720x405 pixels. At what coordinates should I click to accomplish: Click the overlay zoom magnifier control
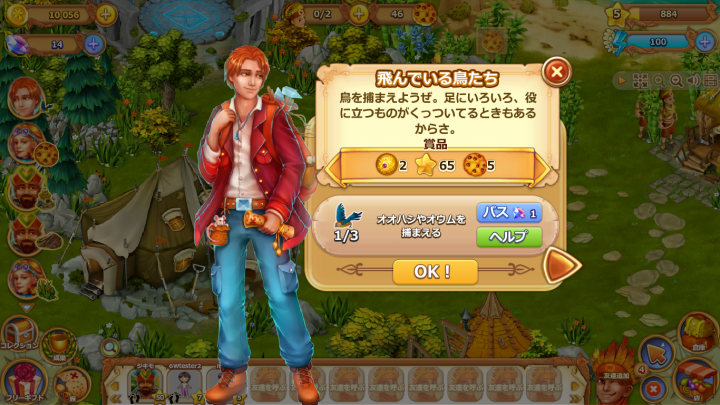click(678, 80)
